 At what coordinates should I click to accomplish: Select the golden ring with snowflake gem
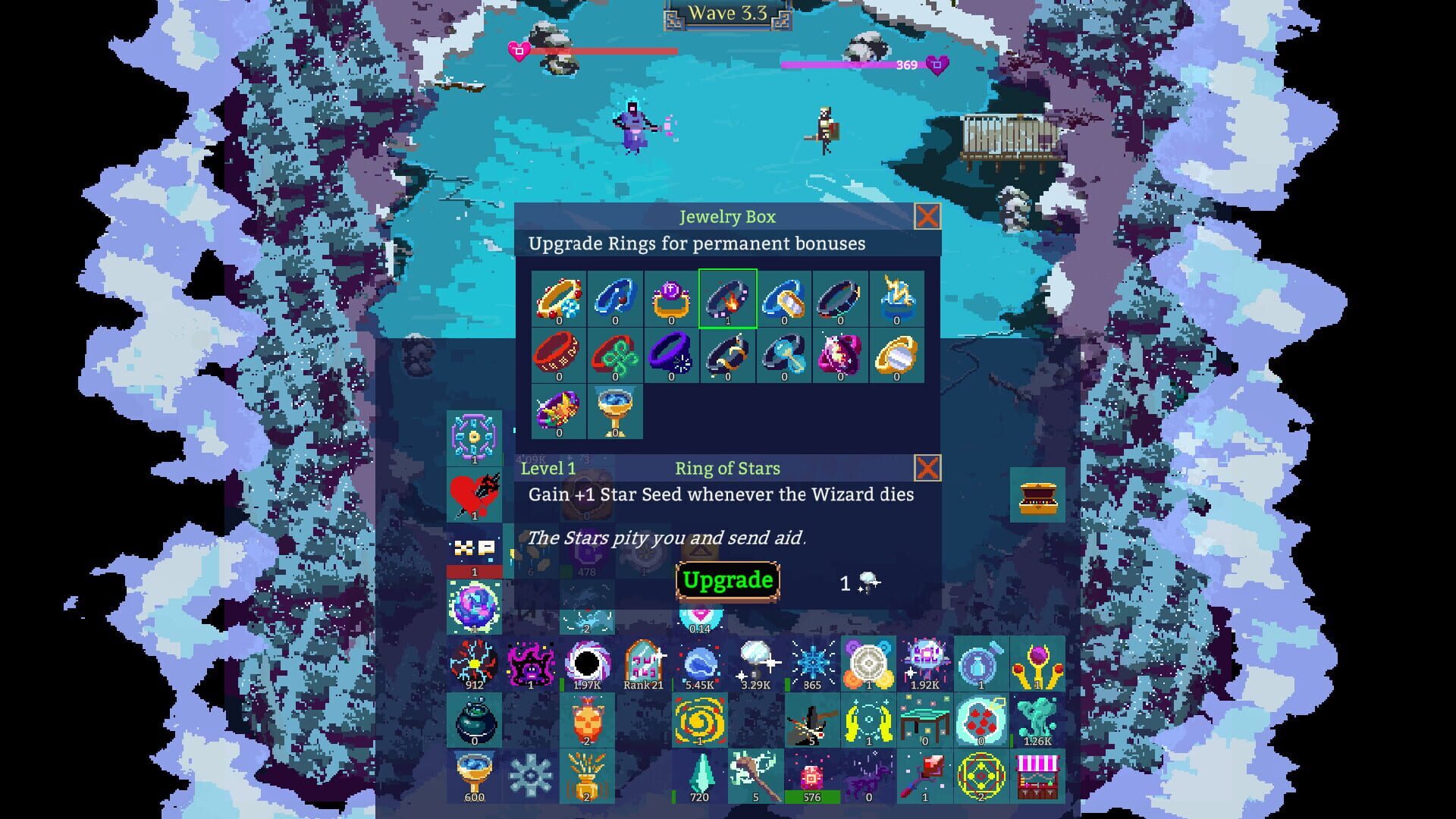point(559,300)
